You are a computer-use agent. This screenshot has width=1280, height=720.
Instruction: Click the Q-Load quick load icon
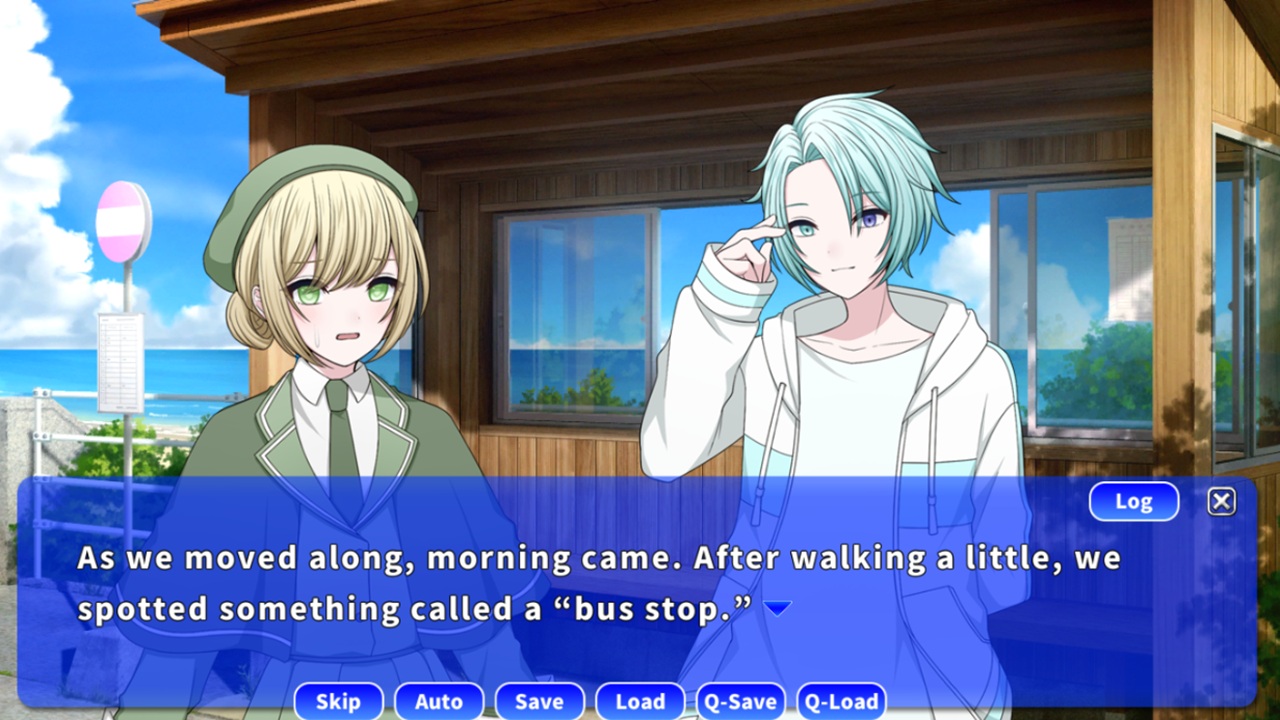pos(841,701)
